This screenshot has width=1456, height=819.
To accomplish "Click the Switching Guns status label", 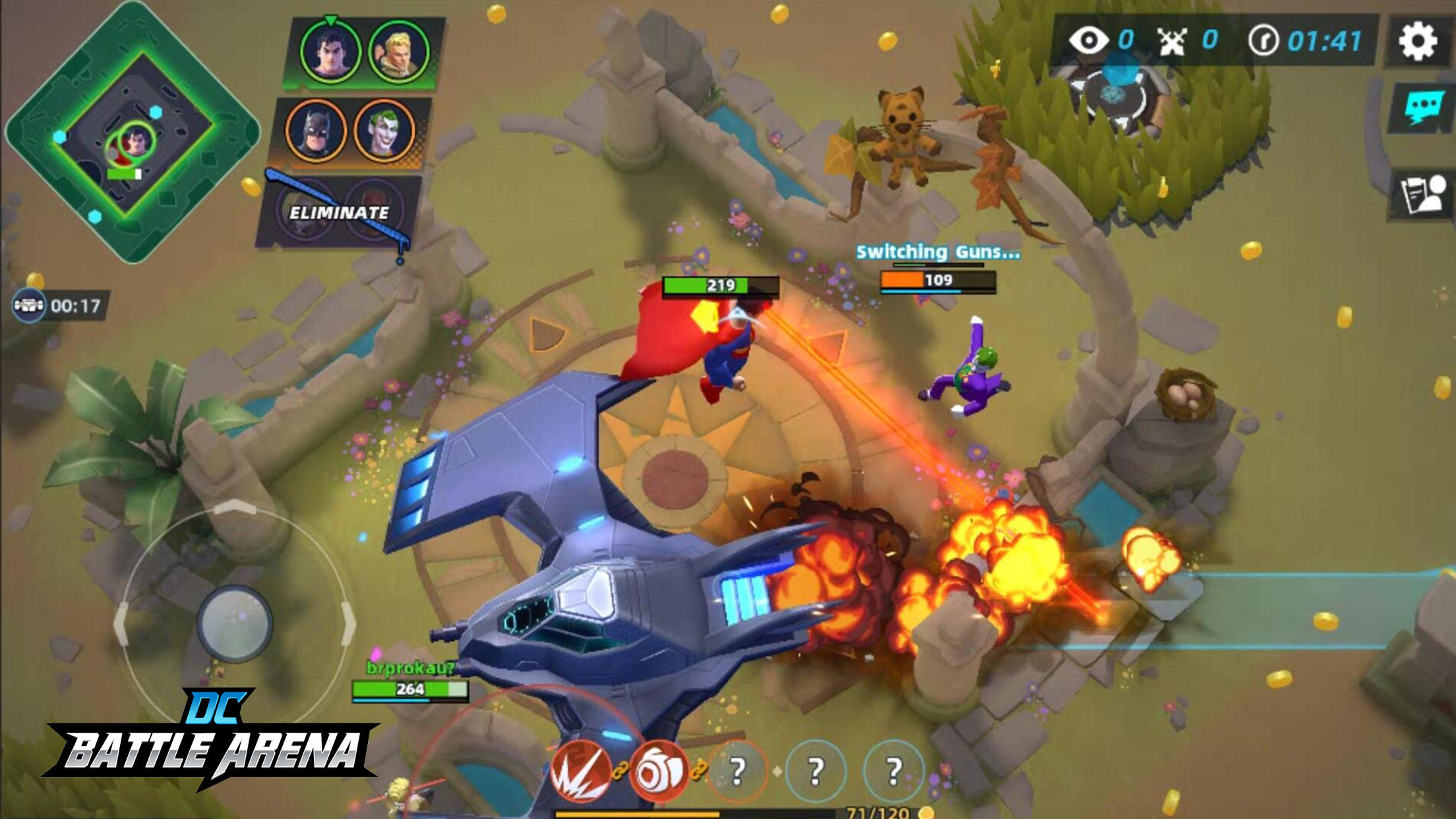I will 937,250.
